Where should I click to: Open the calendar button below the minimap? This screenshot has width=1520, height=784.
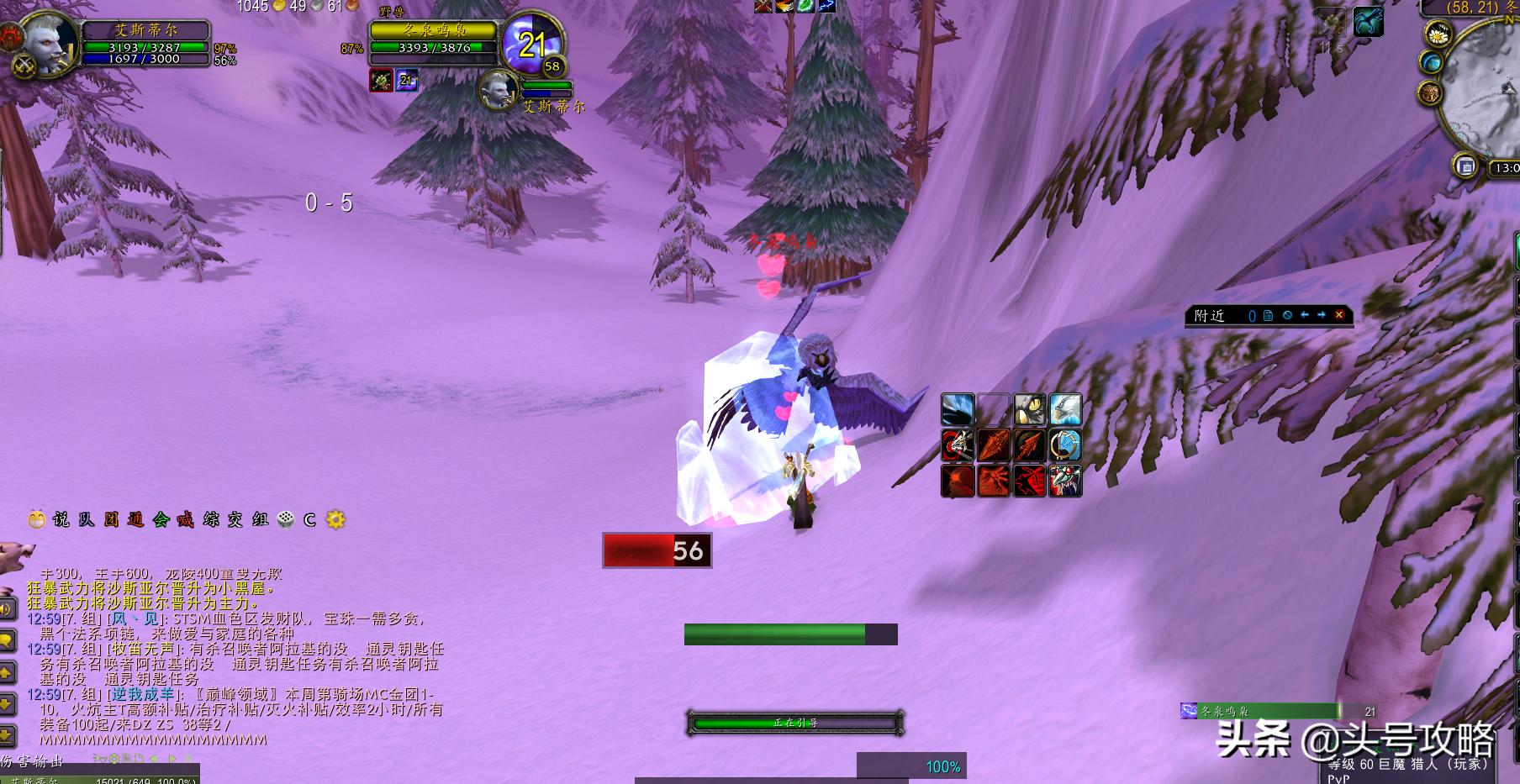click(x=1466, y=166)
